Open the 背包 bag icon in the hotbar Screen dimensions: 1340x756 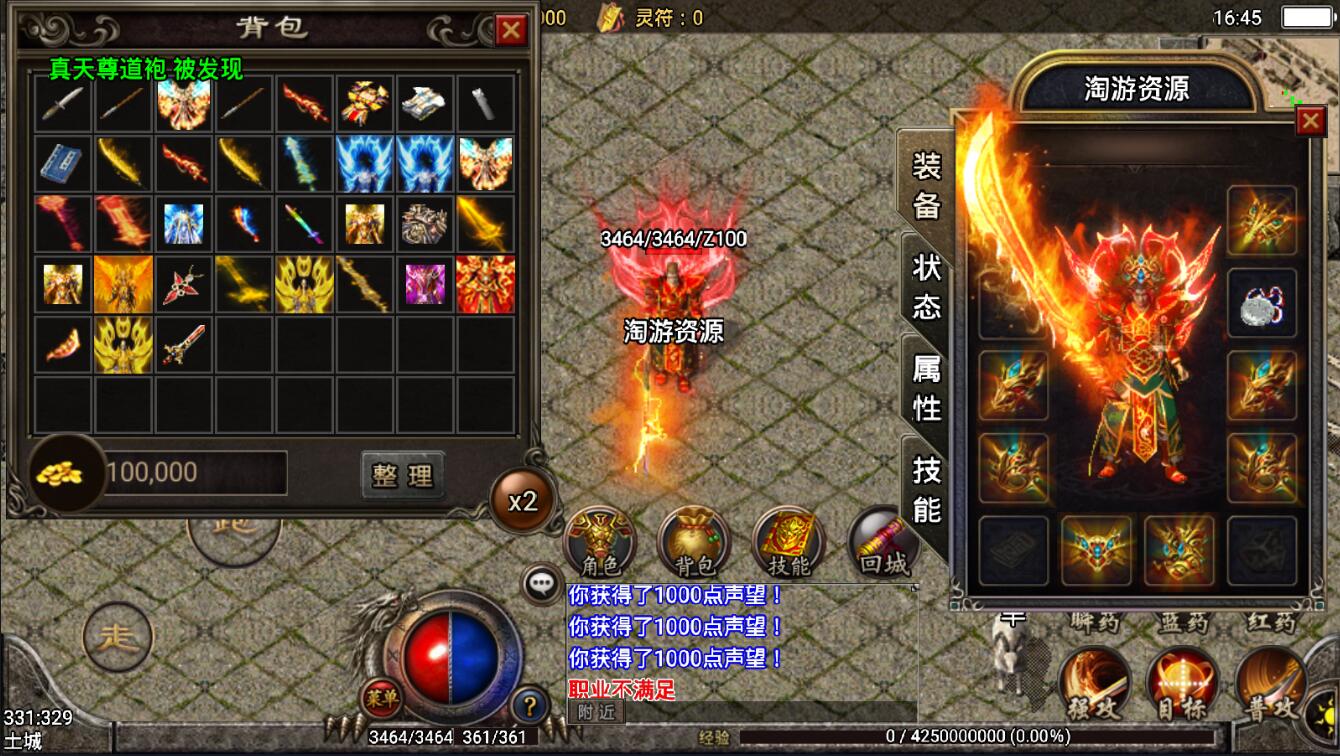pos(694,542)
